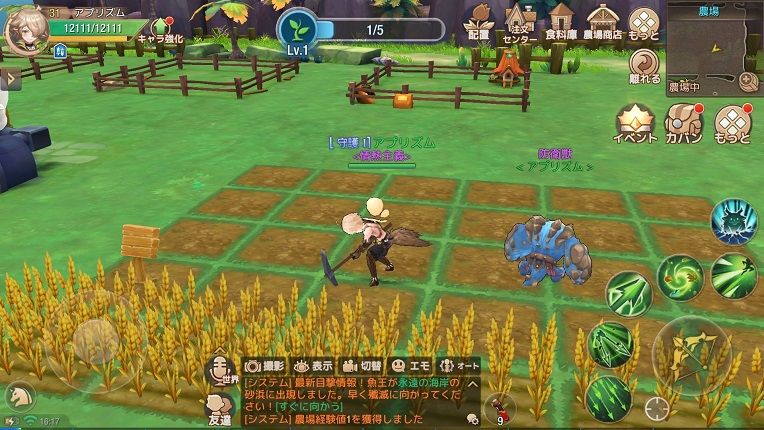
Task: Open キャラ強化 character enhancement
Action: [161, 30]
